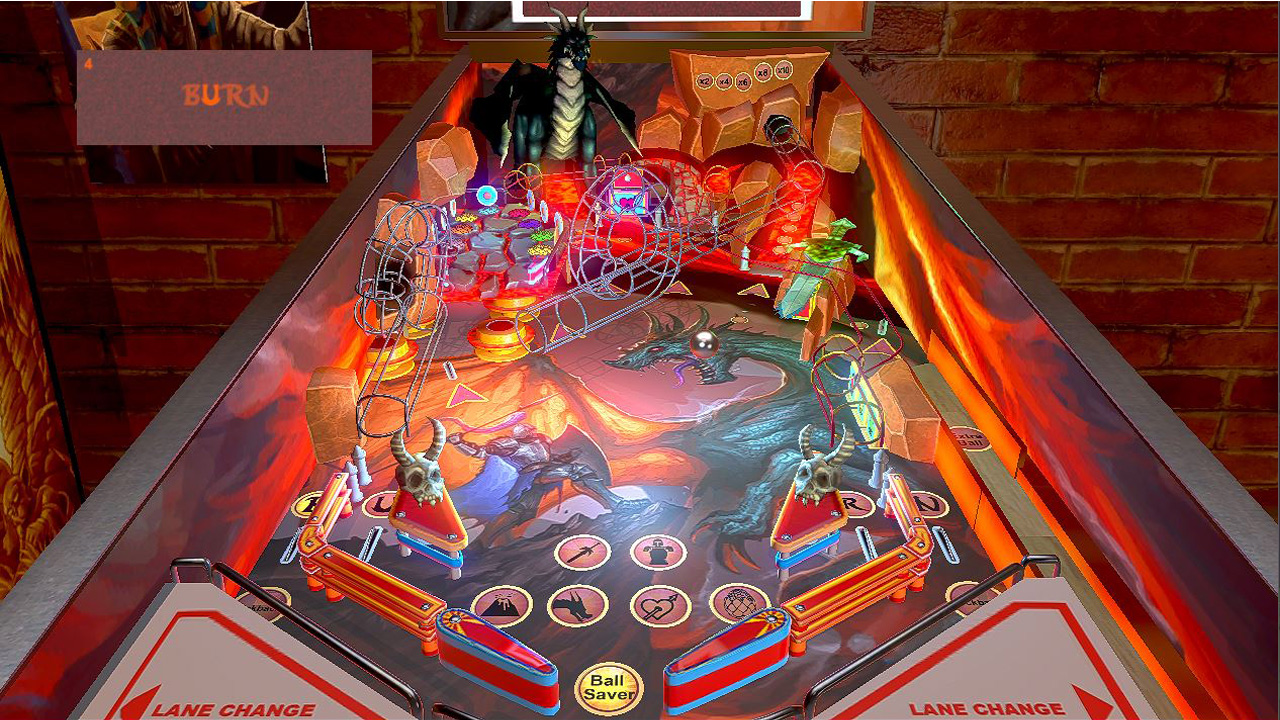The width and height of the screenshot is (1280, 720).
Task: Light the x2 multiplier lamp
Action: click(x=705, y=81)
